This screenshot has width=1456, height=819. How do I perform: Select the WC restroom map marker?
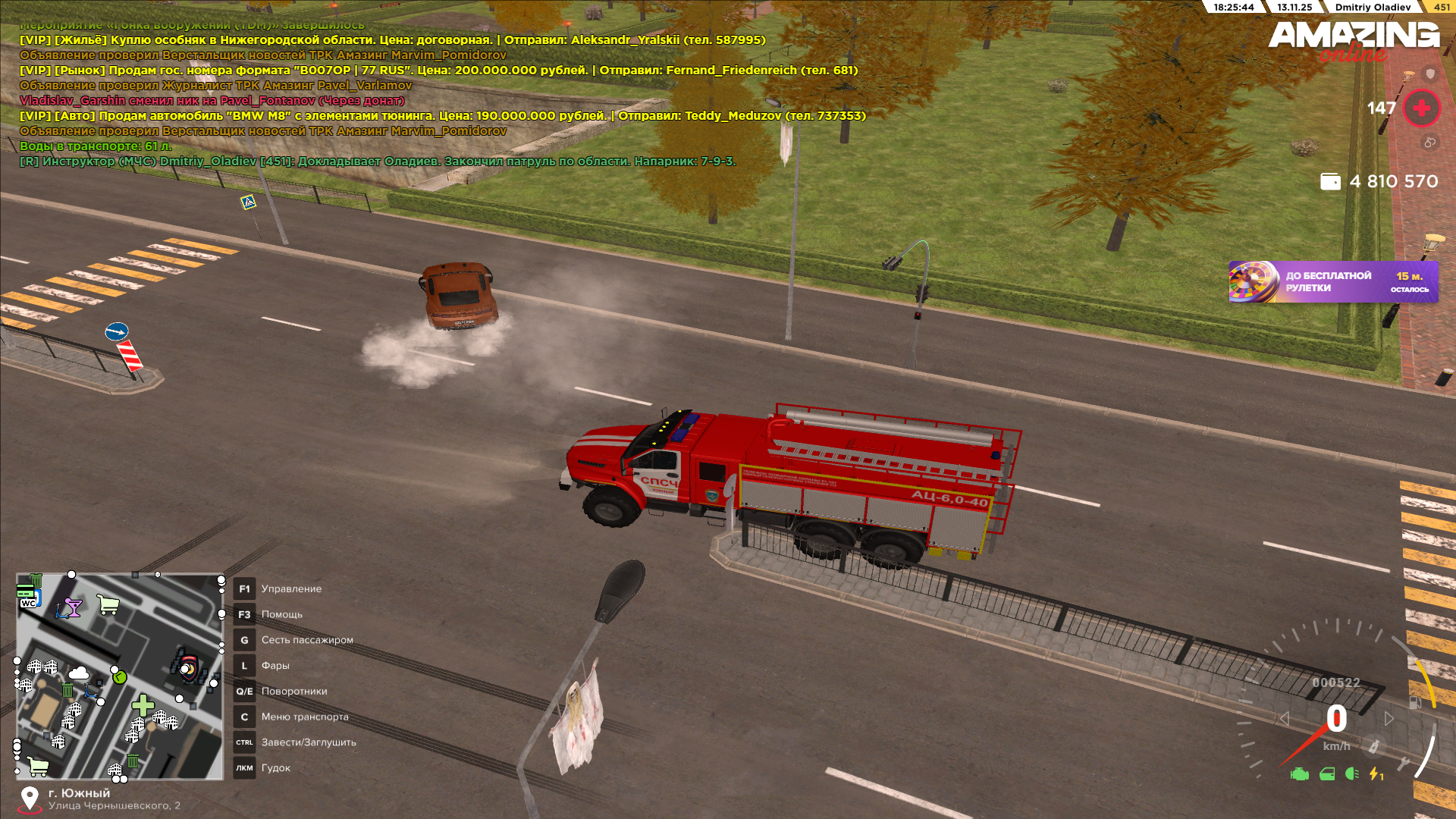point(29,603)
